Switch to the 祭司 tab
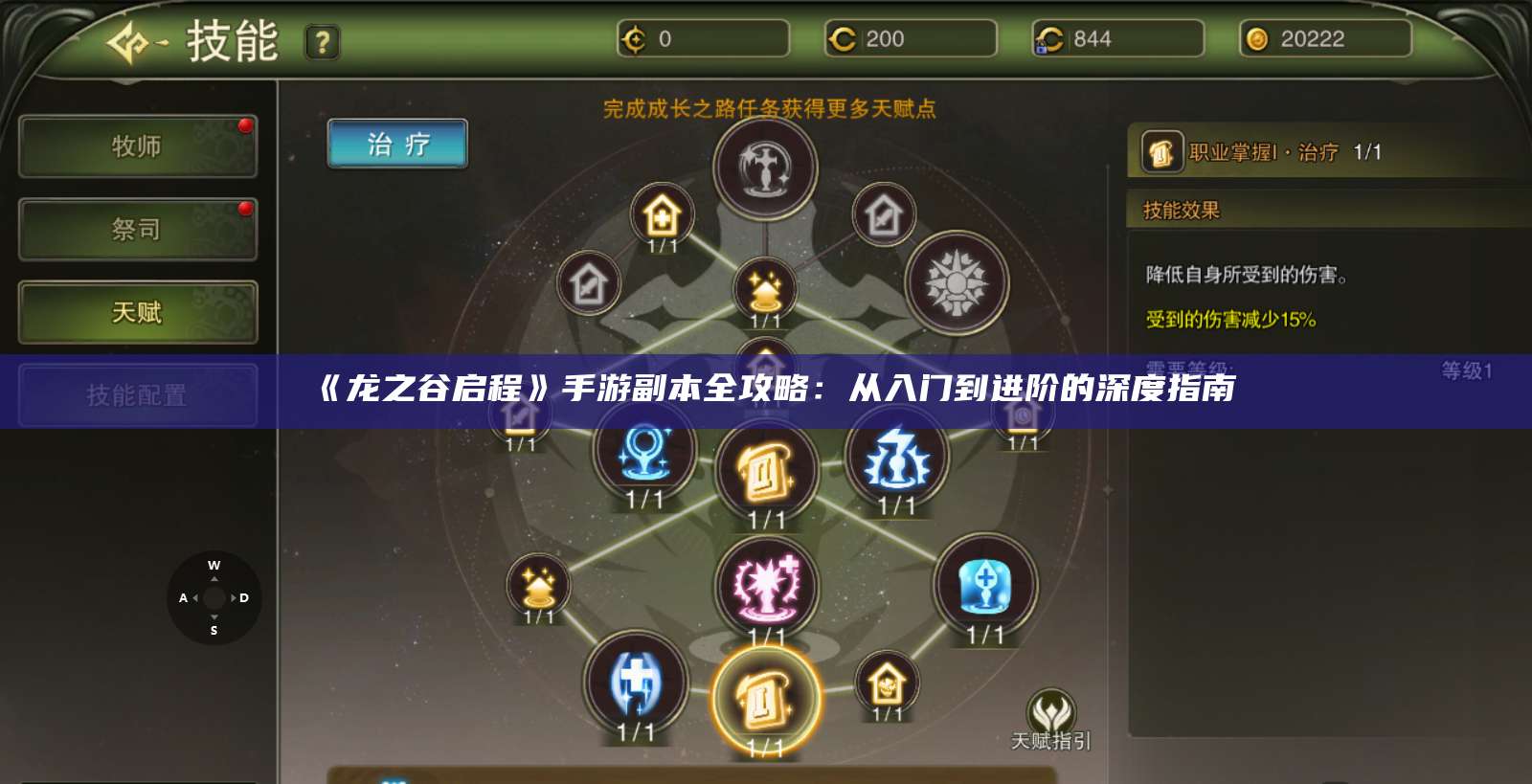Viewport: 1532px width, 784px height. click(137, 230)
